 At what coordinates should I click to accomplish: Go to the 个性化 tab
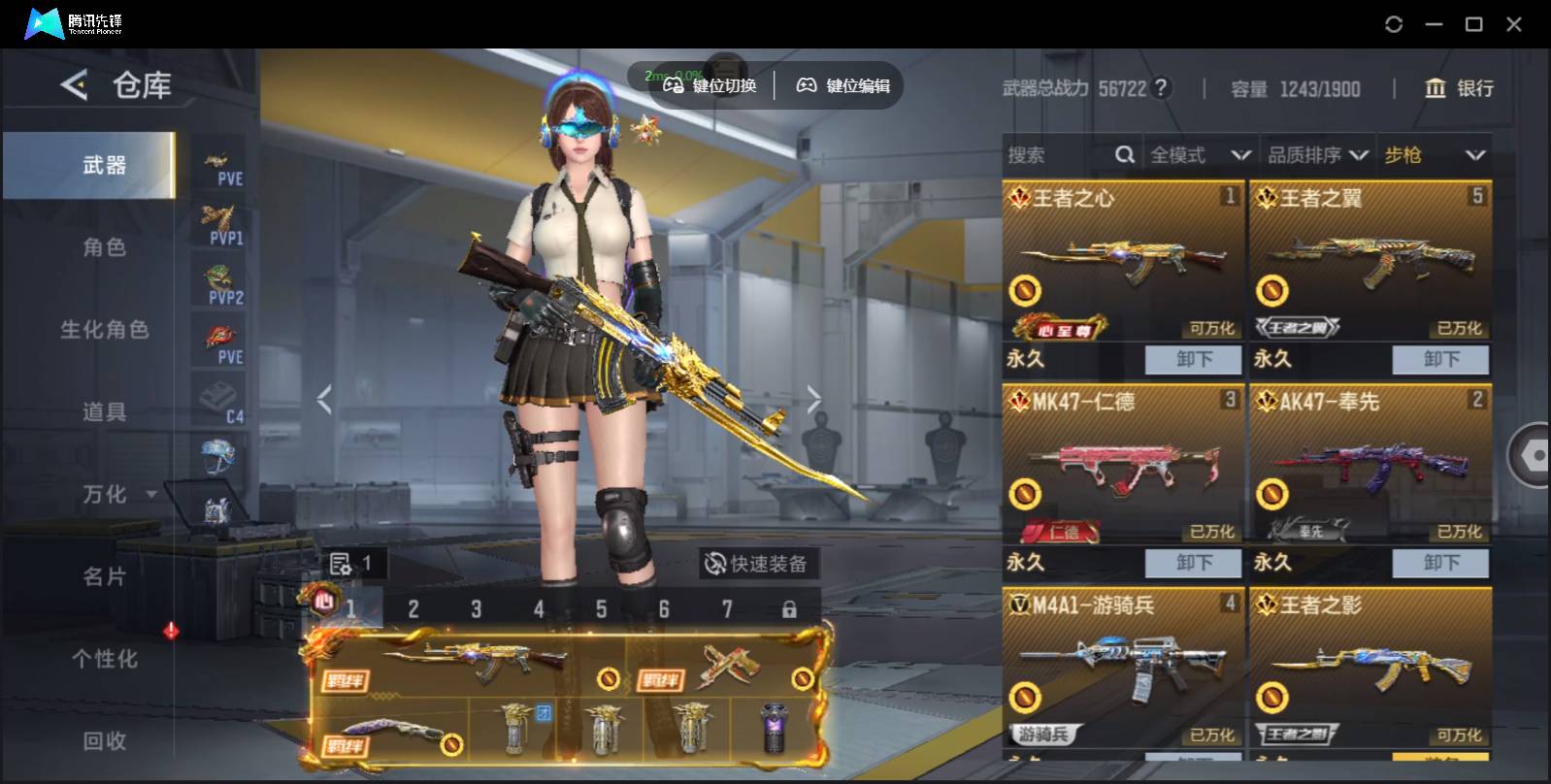104,660
